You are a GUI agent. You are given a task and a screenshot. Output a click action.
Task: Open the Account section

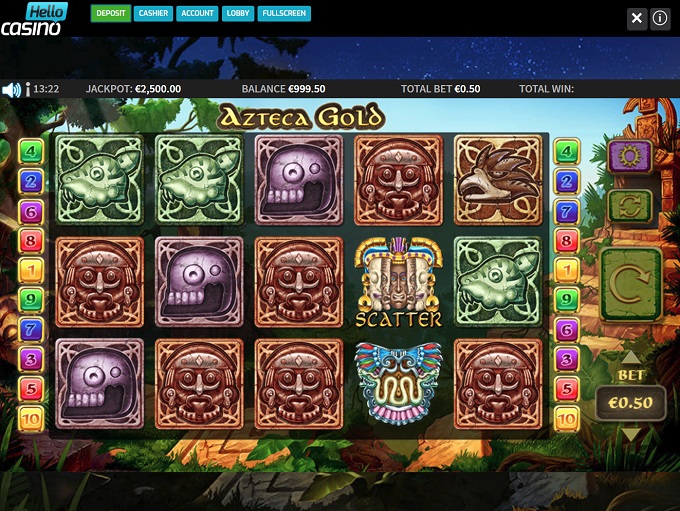click(197, 14)
